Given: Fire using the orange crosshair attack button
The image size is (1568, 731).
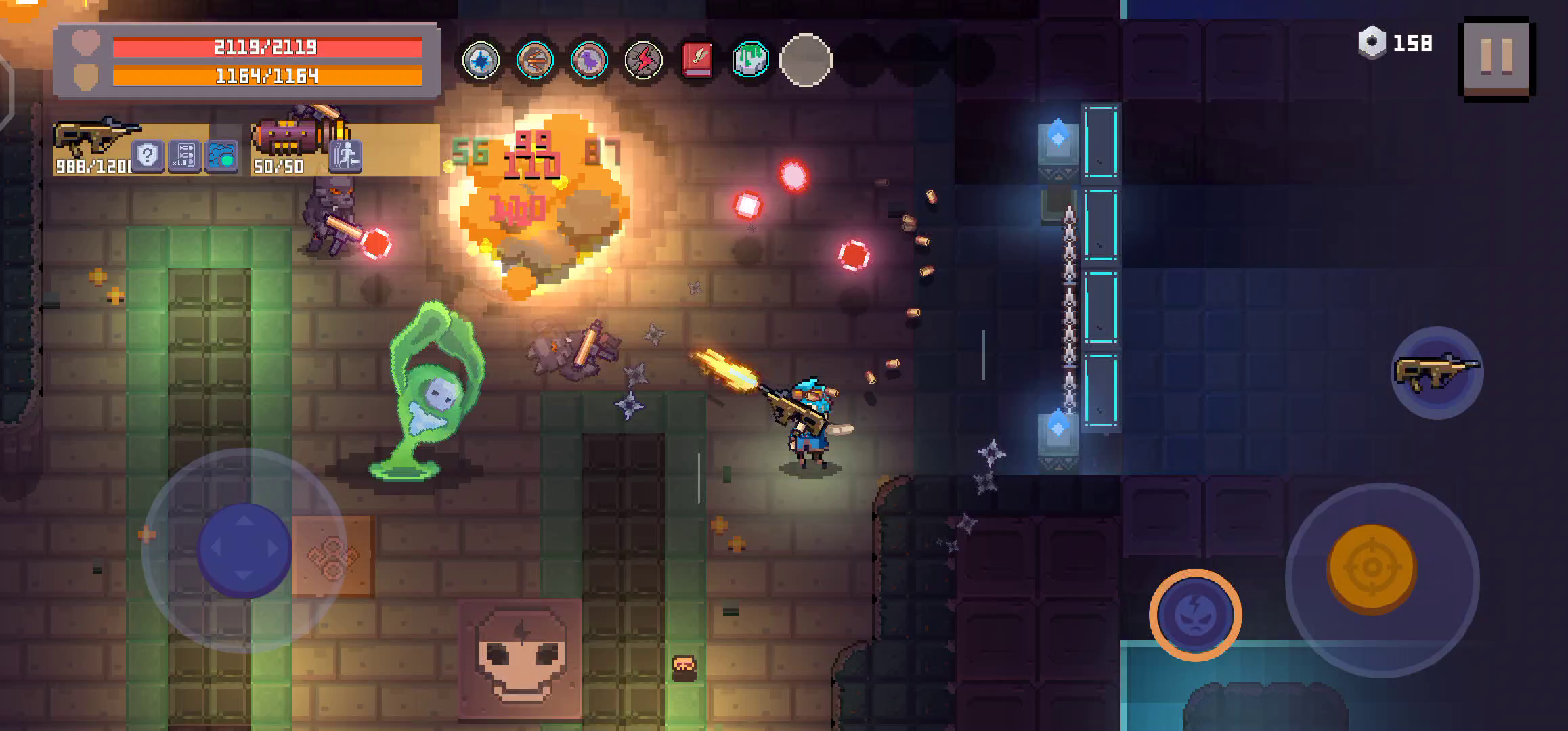Looking at the screenshot, I should 1371,567.
